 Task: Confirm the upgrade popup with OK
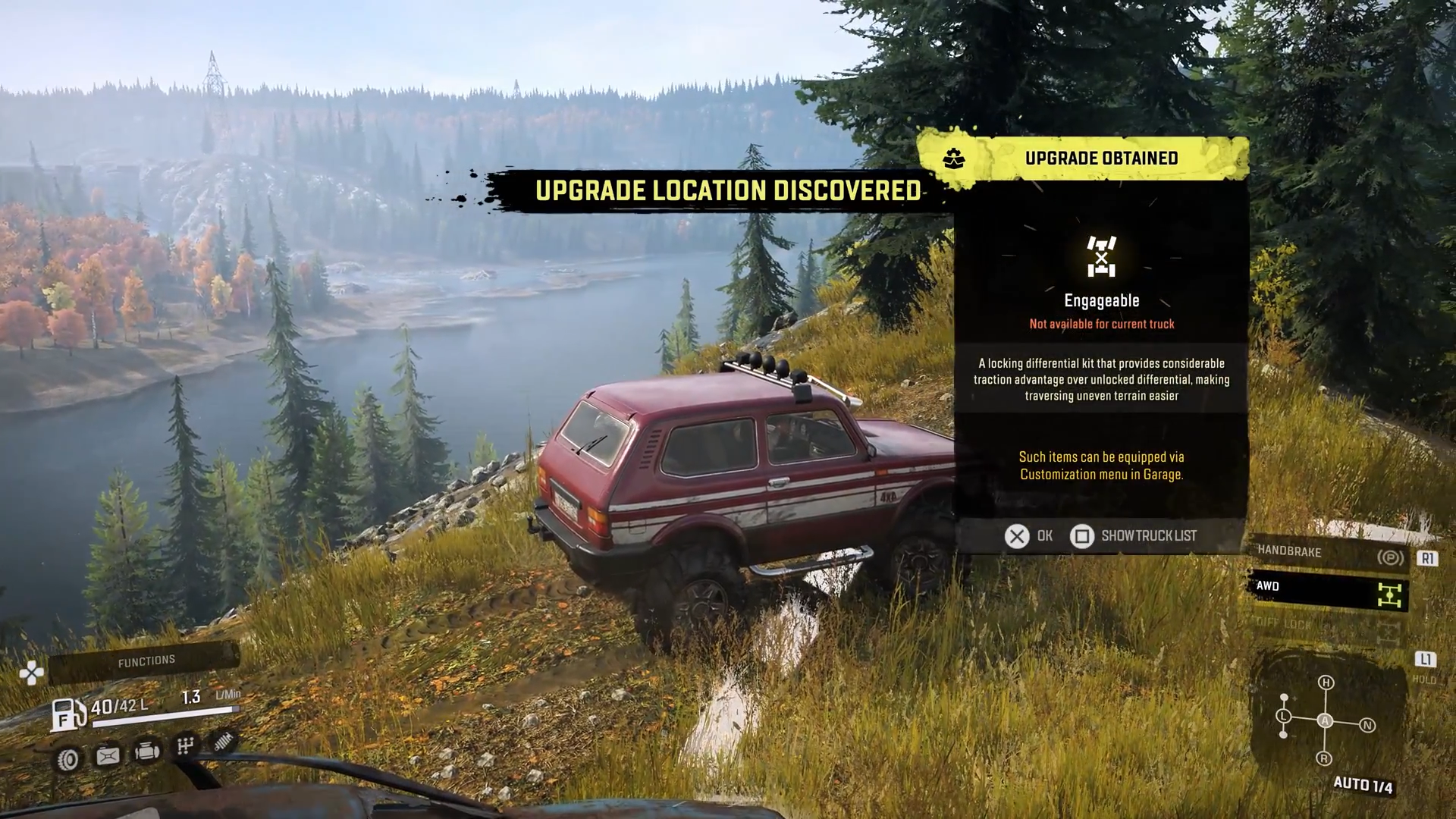tap(1028, 536)
